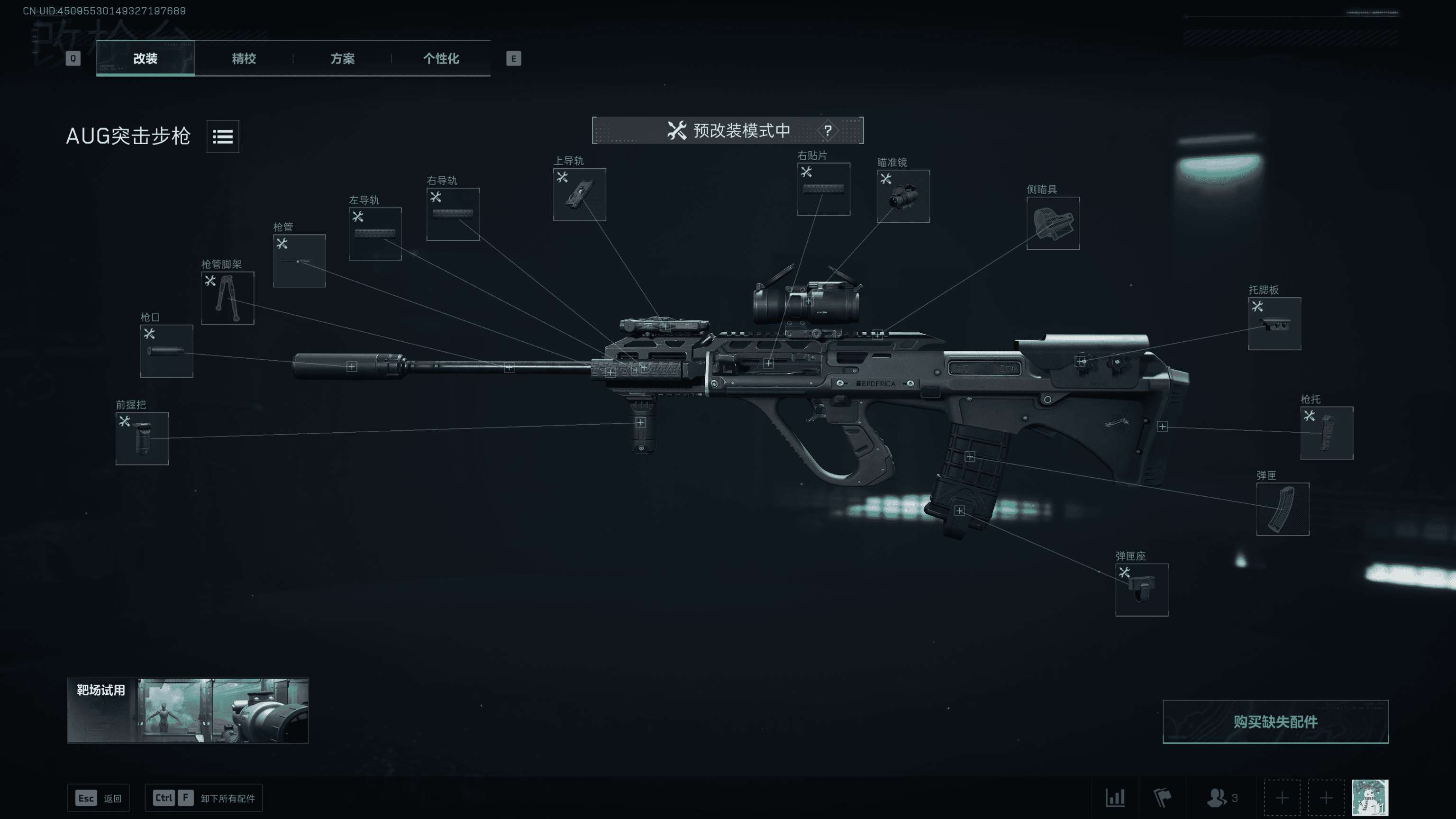Open the 枪托 stock slot
The height and width of the screenshot is (819, 1456).
(1326, 433)
